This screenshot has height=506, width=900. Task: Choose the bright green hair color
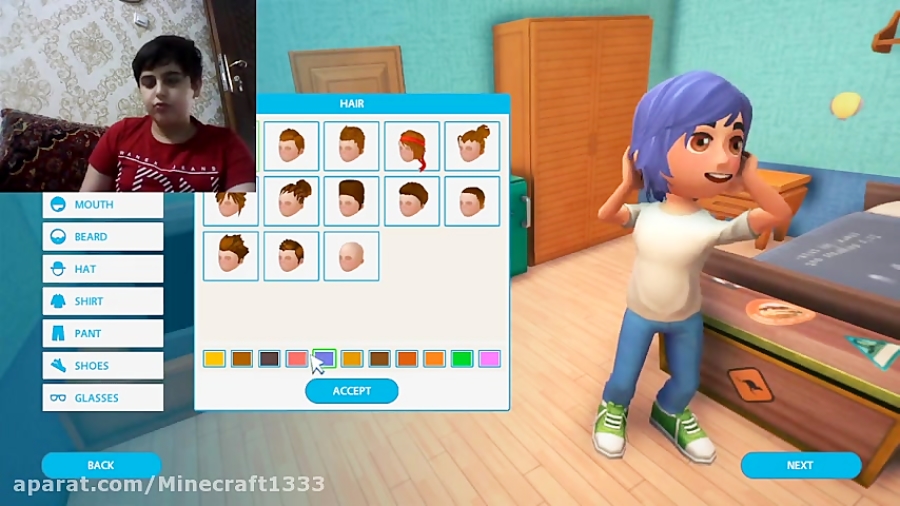[461, 358]
